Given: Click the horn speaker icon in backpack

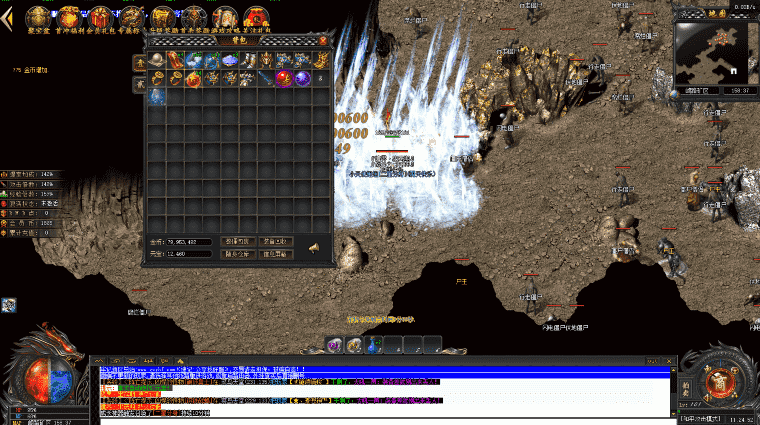Looking at the screenshot, I should [x=313, y=248].
